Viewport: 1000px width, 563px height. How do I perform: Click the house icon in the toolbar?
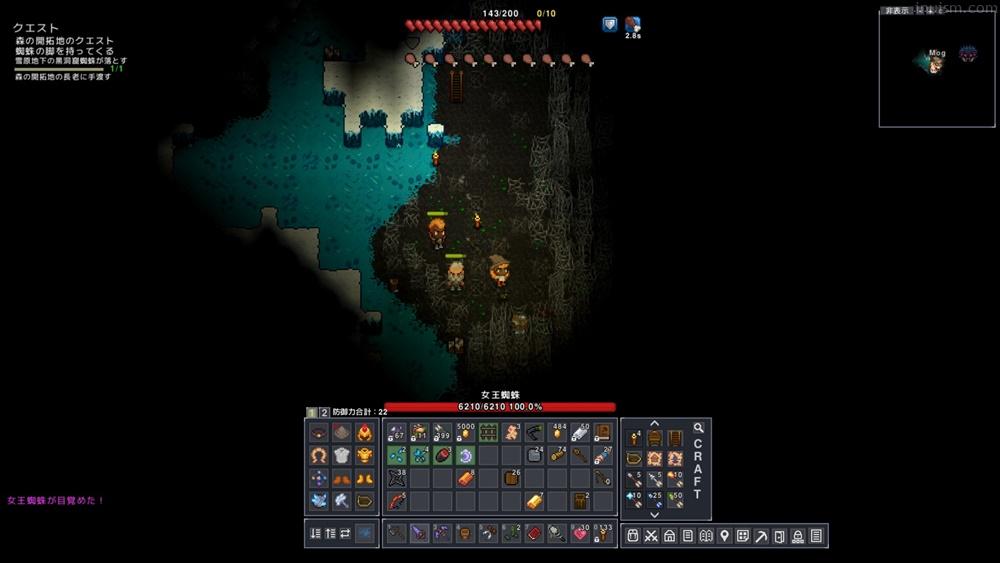click(669, 536)
